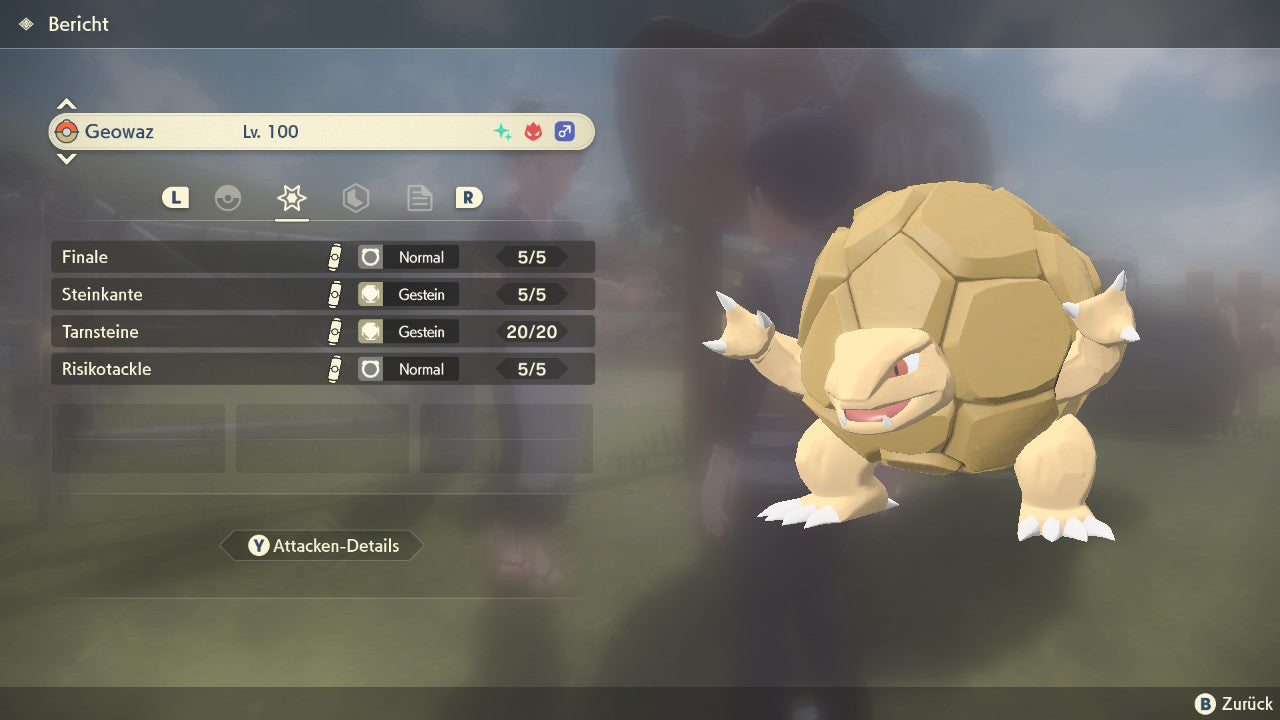
Task: Select the Tarnsteine move row
Action: [322, 332]
